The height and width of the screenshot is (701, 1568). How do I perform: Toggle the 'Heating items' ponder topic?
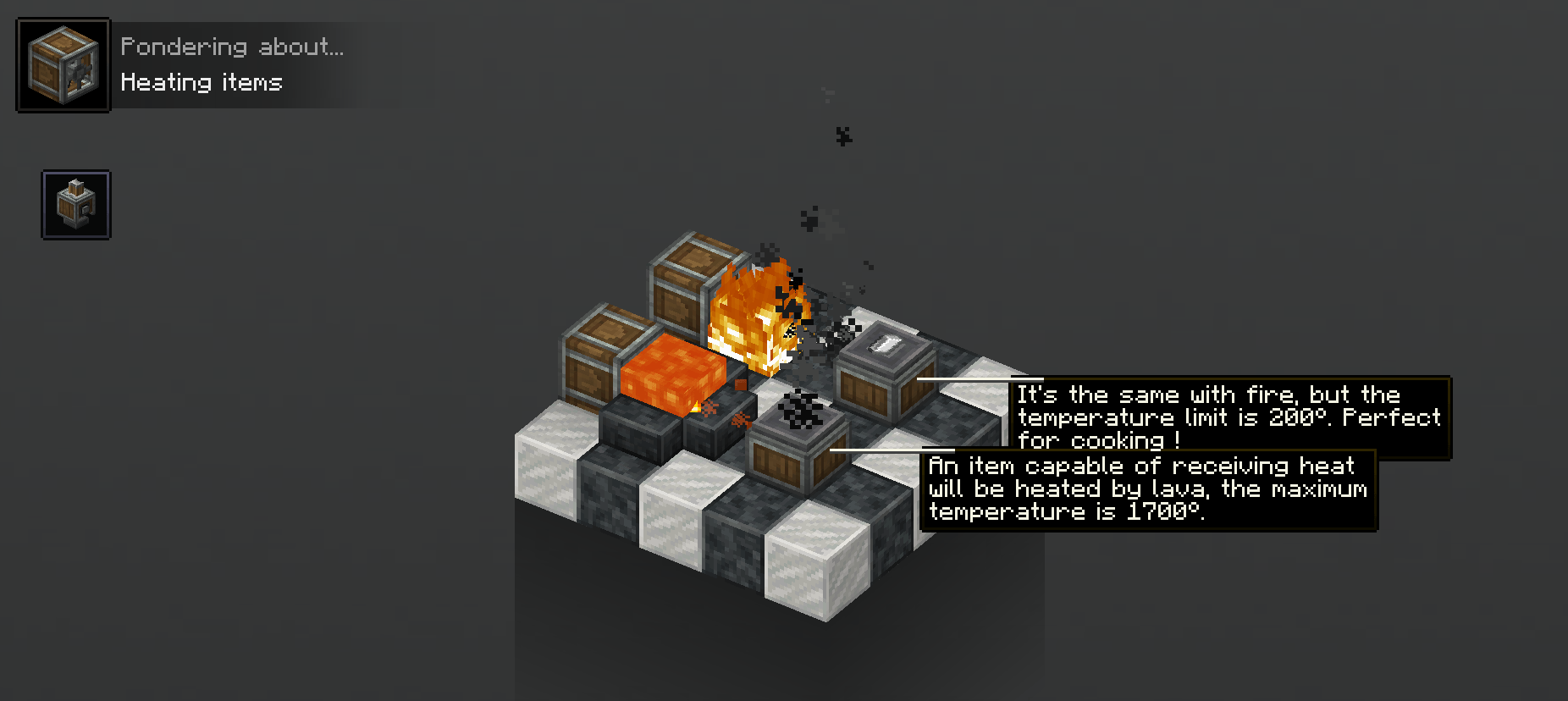point(201,82)
